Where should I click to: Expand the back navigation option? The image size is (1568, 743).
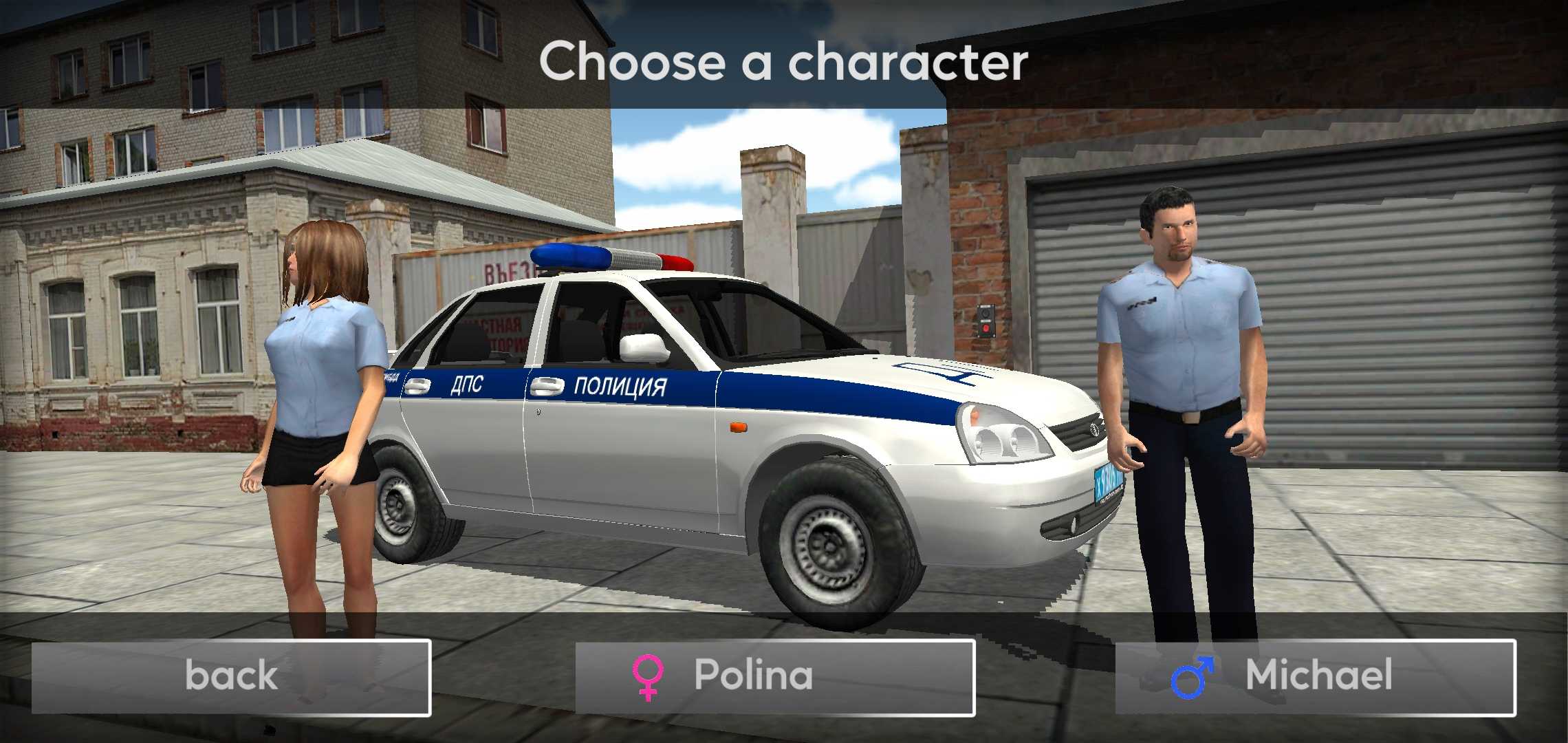(230, 678)
